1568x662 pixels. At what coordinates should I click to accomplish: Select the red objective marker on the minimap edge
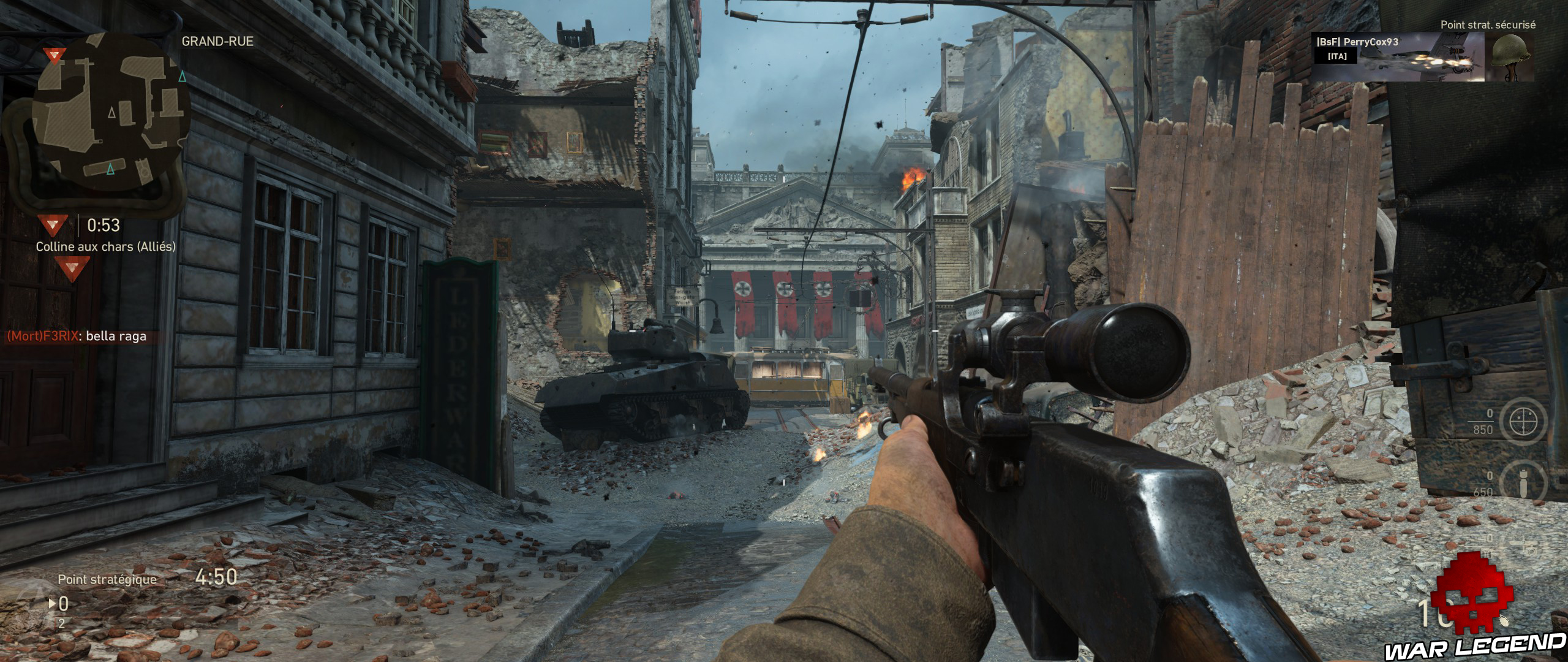tap(55, 56)
